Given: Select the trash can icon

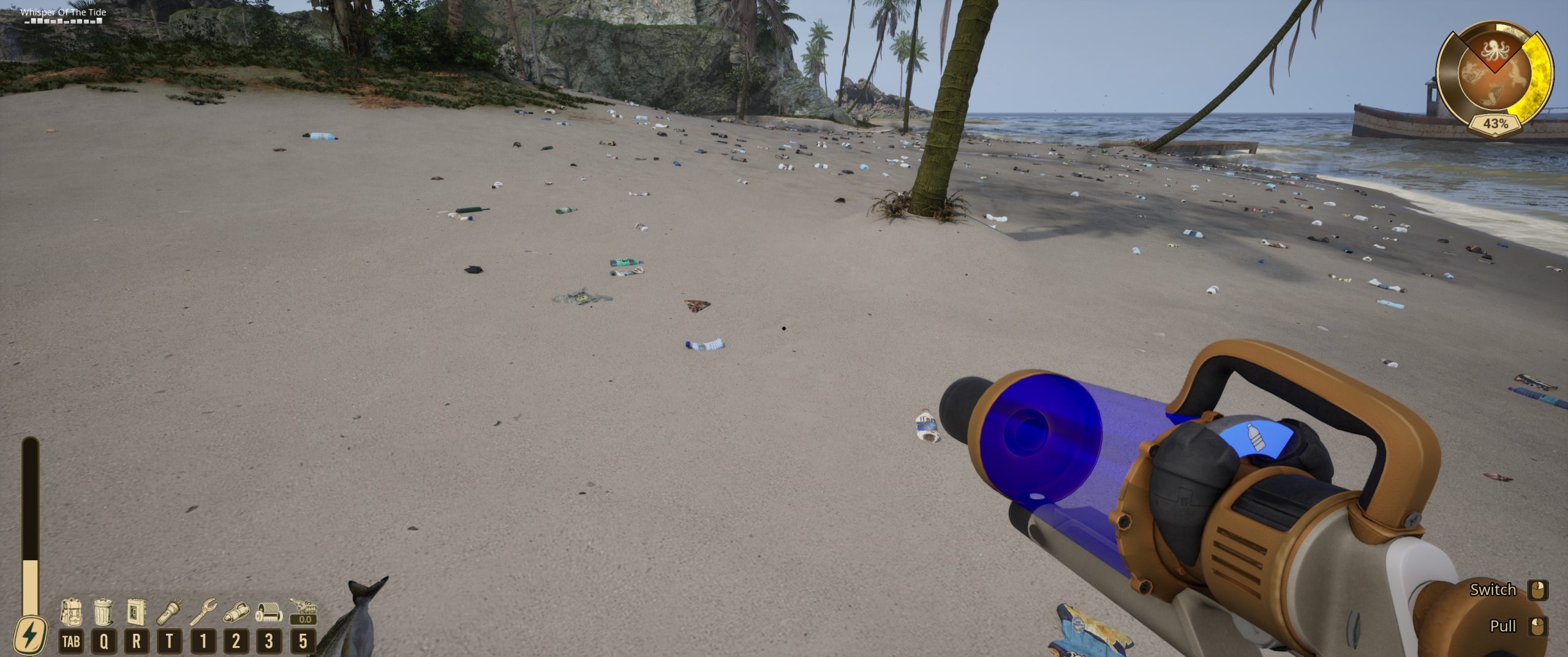Looking at the screenshot, I should tap(104, 612).
